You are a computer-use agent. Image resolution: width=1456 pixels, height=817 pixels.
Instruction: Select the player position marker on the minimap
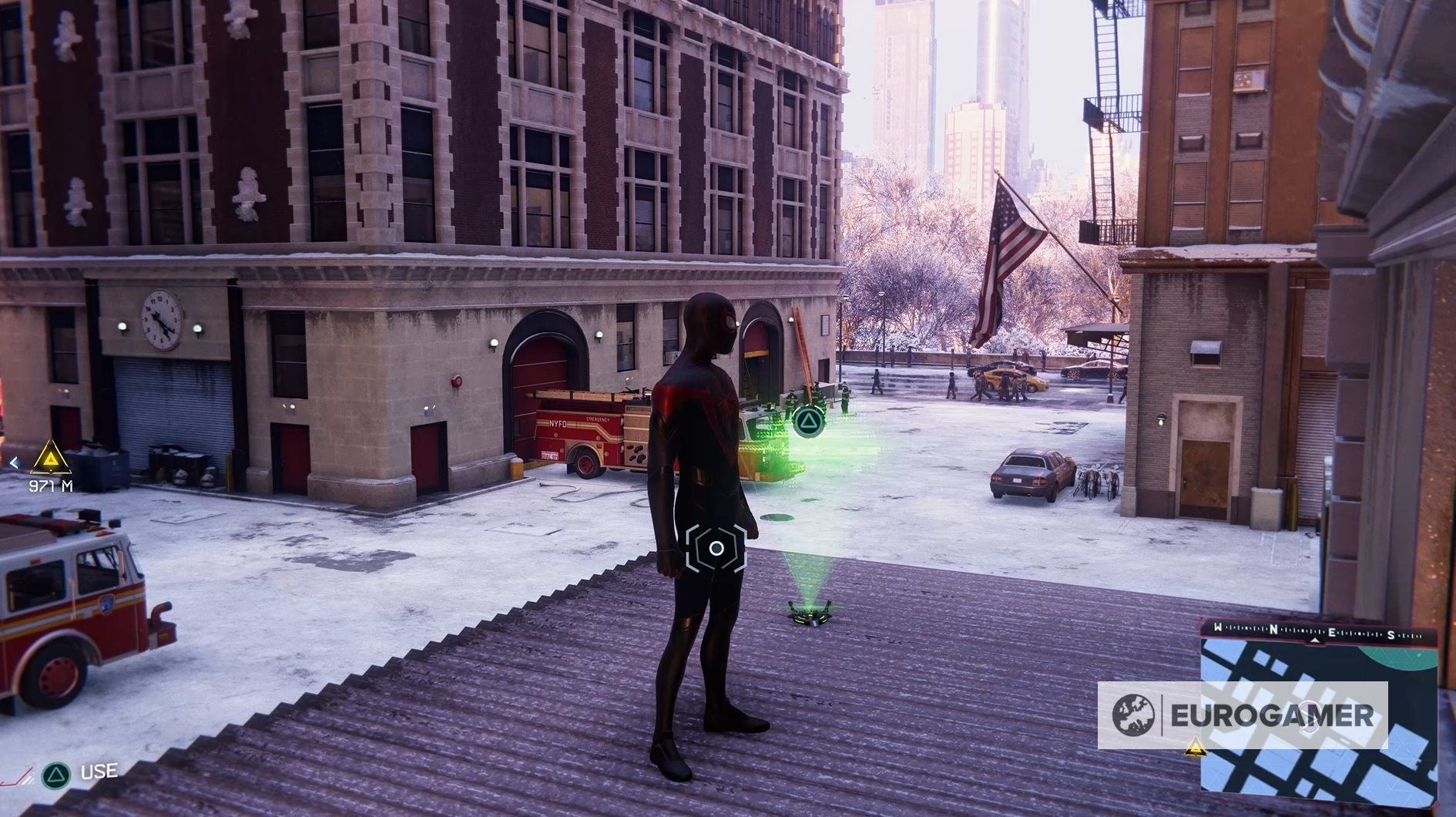tap(1310, 717)
